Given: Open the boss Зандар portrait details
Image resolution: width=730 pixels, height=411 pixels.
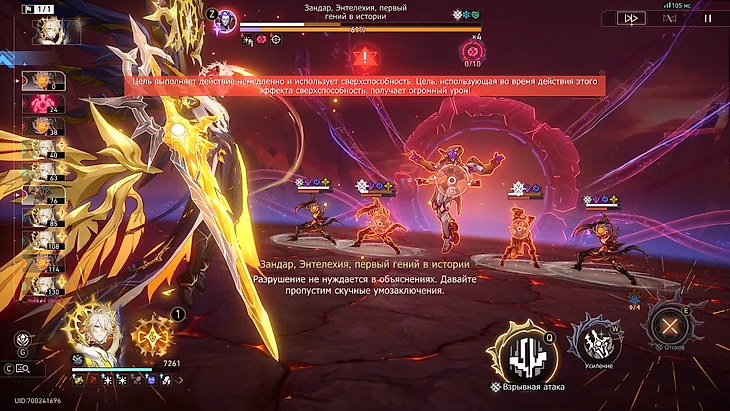Looking at the screenshot, I should click(x=227, y=18).
